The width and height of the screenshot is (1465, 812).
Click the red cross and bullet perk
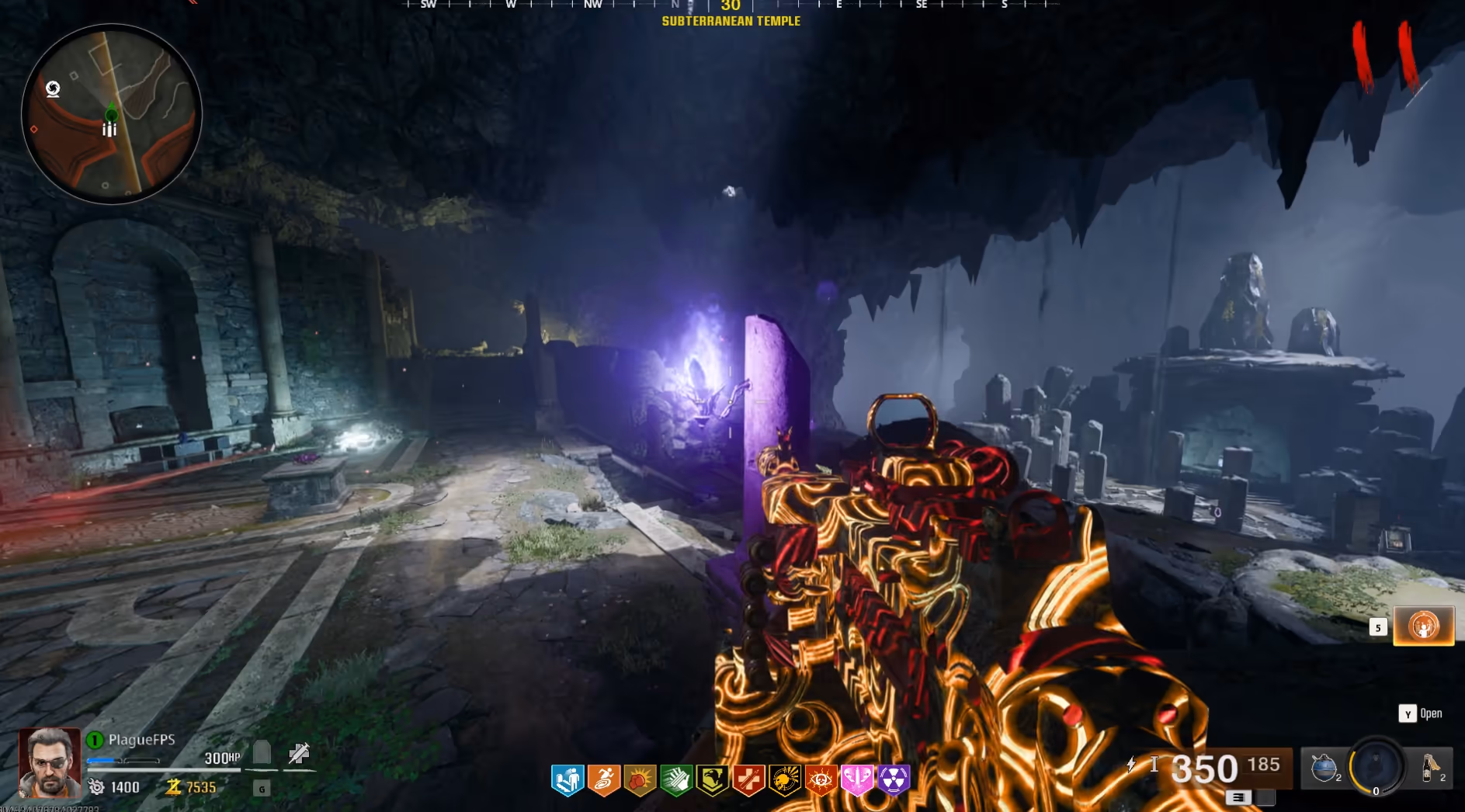(x=748, y=779)
